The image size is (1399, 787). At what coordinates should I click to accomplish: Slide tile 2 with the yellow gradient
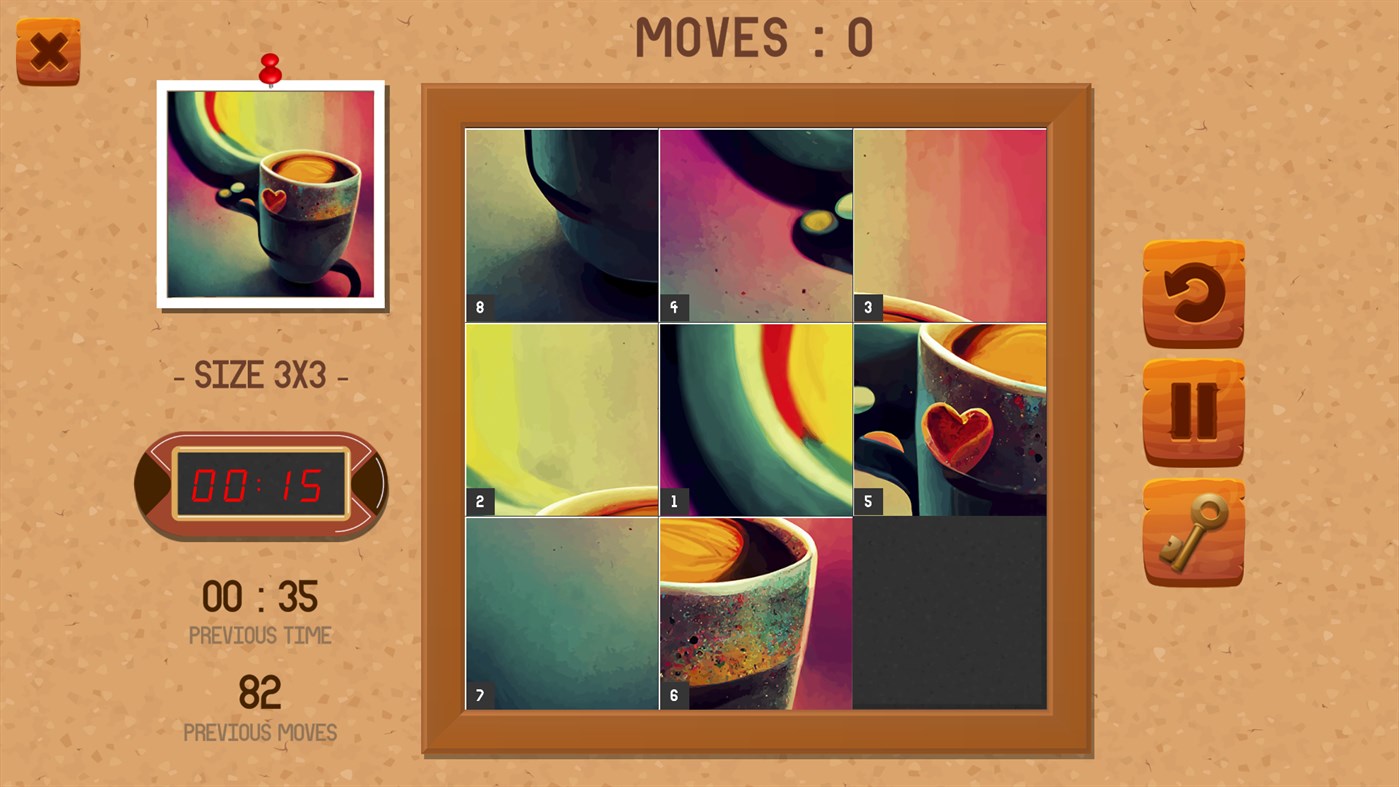tap(561, 418)
